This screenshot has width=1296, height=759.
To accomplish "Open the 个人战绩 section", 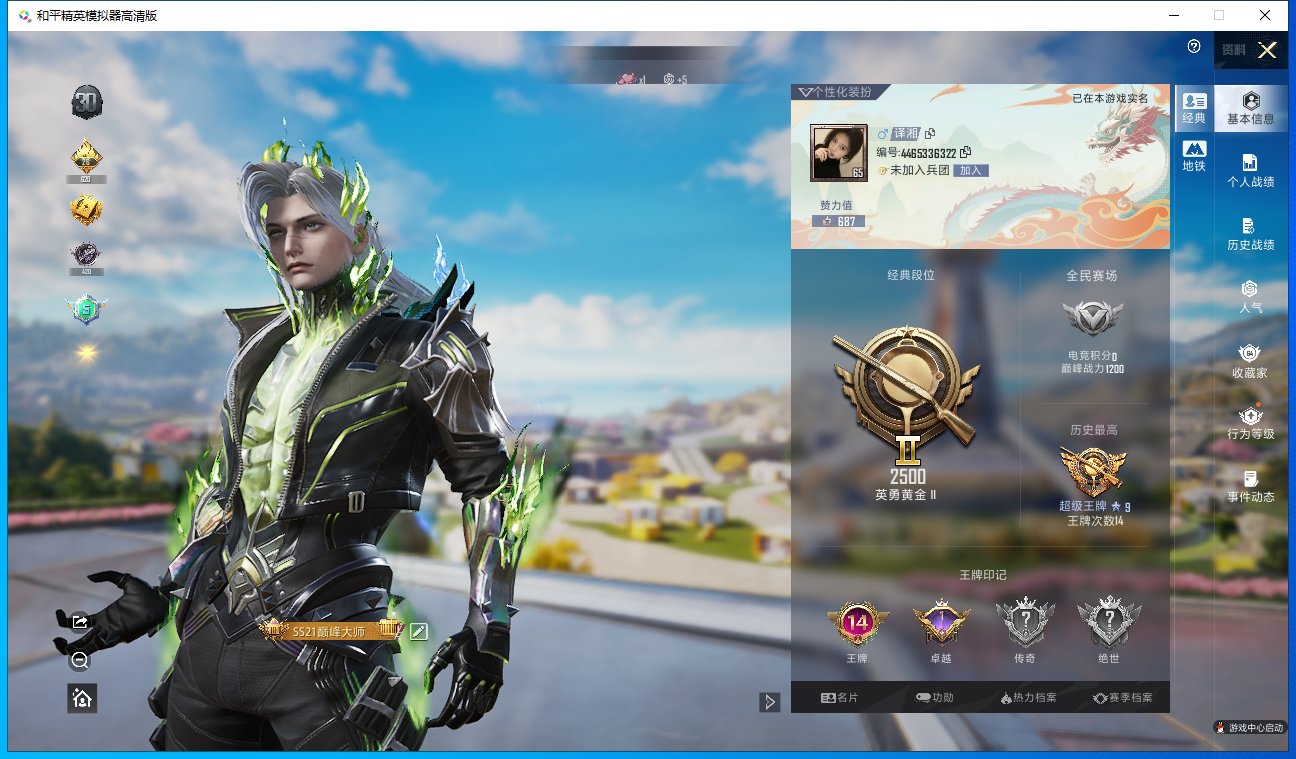I will [x=1250, y=170].
